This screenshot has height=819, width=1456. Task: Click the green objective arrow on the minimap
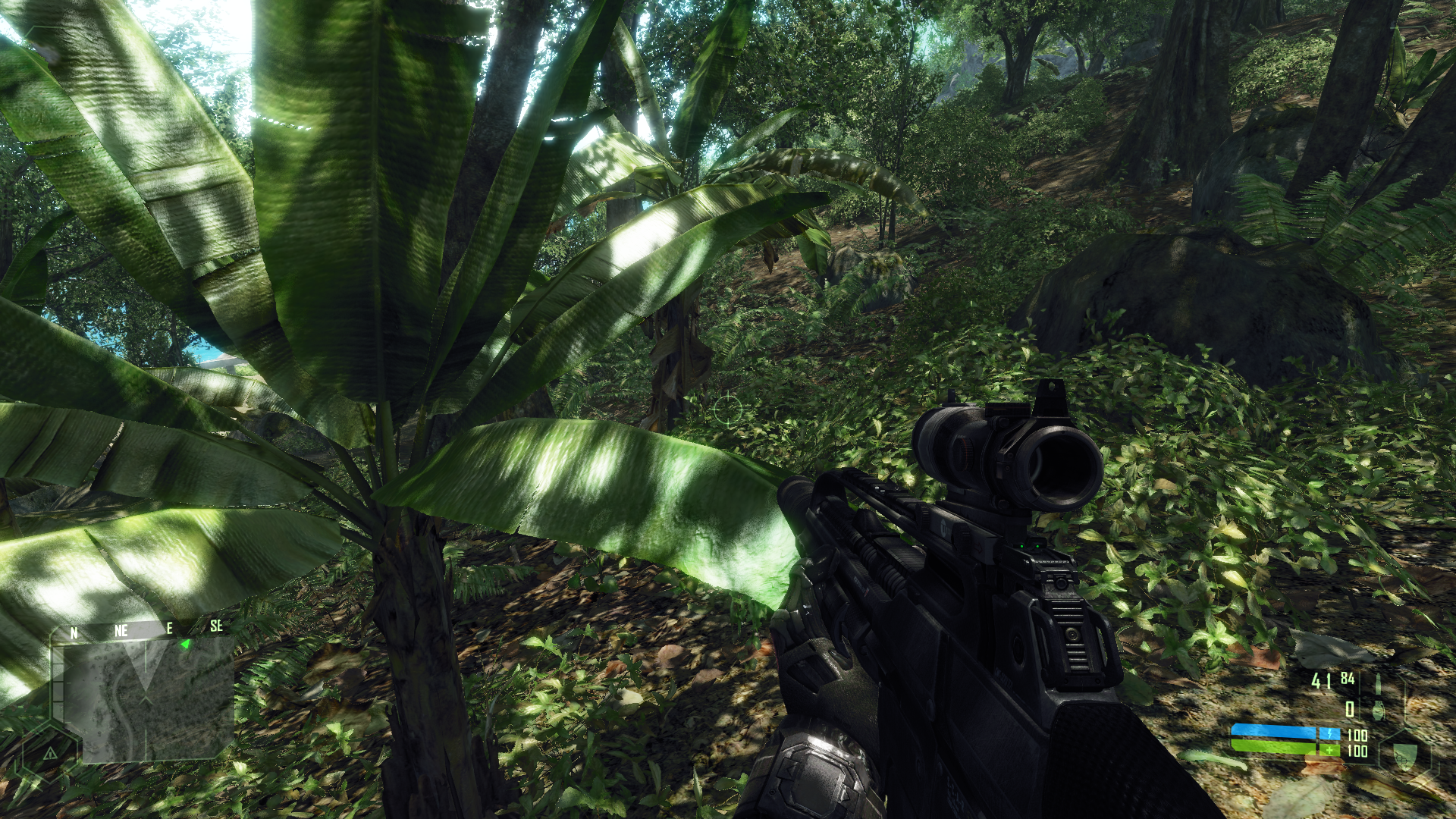pyautogui.click(x=185, y=645)
